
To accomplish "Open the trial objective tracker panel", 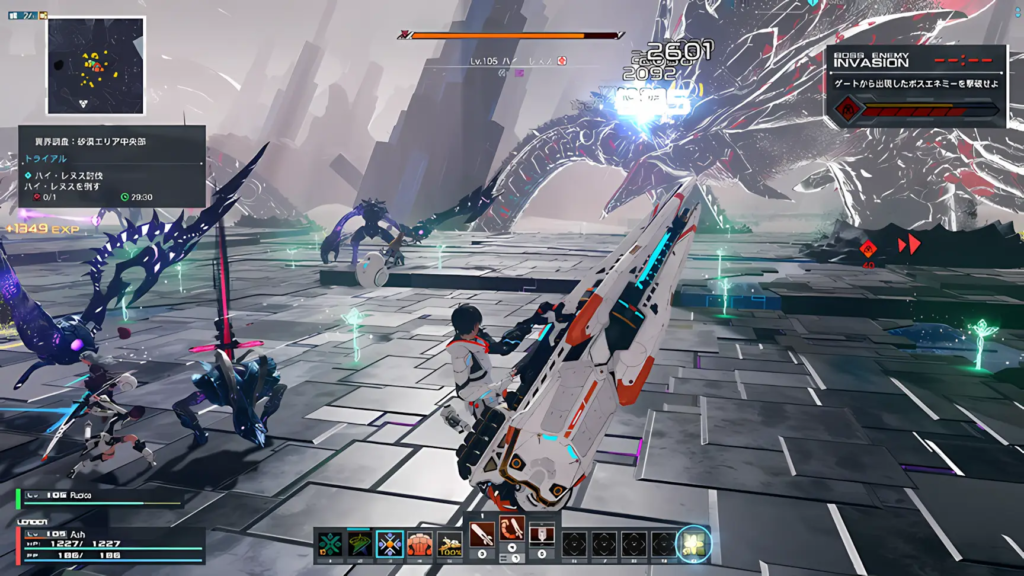I will pyautogui.click(x=111, y=166).
